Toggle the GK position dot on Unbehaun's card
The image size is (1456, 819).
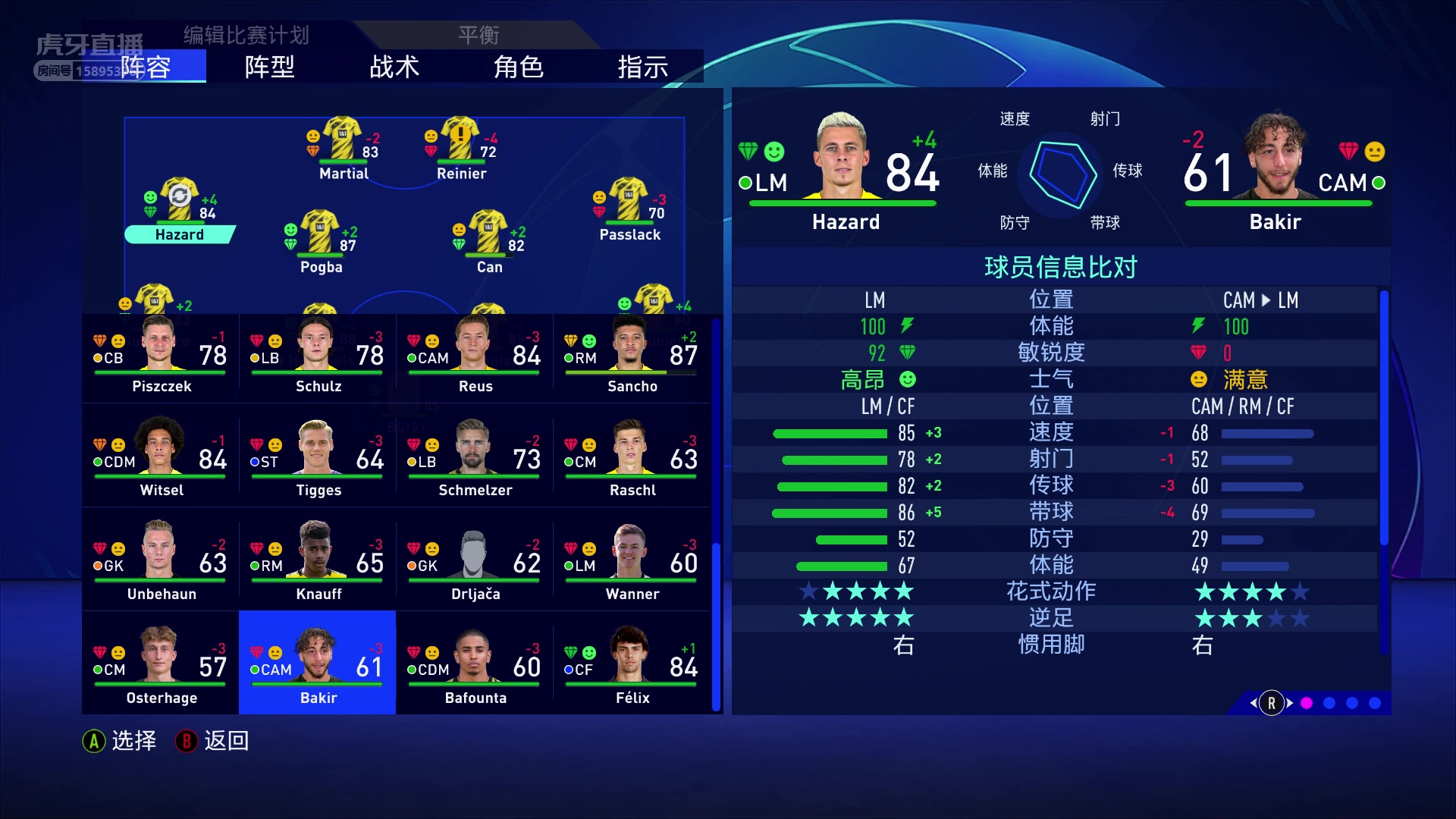[x=96, y=564]
